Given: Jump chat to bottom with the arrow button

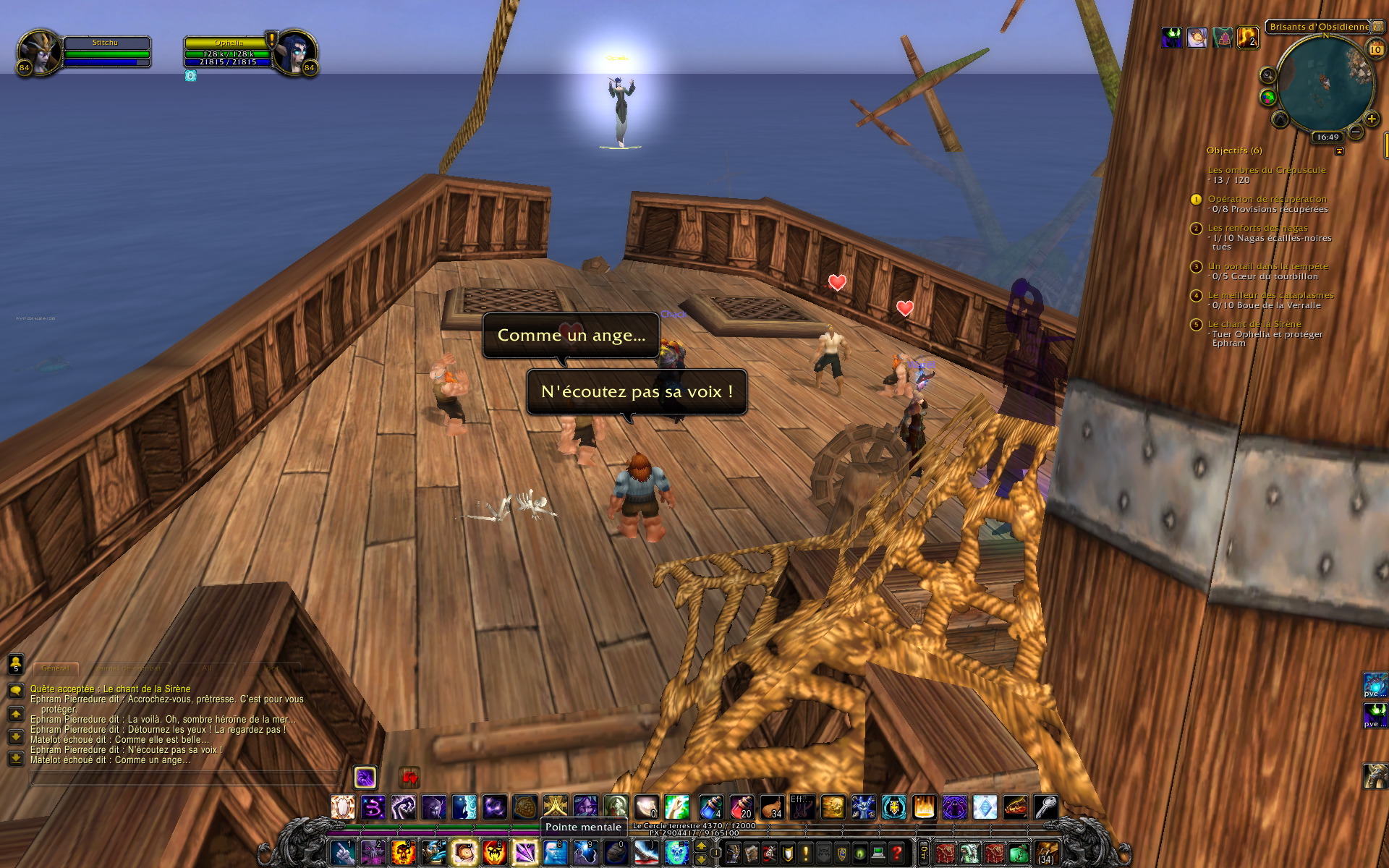Looking at the screenshot, I should pos(16,758).
